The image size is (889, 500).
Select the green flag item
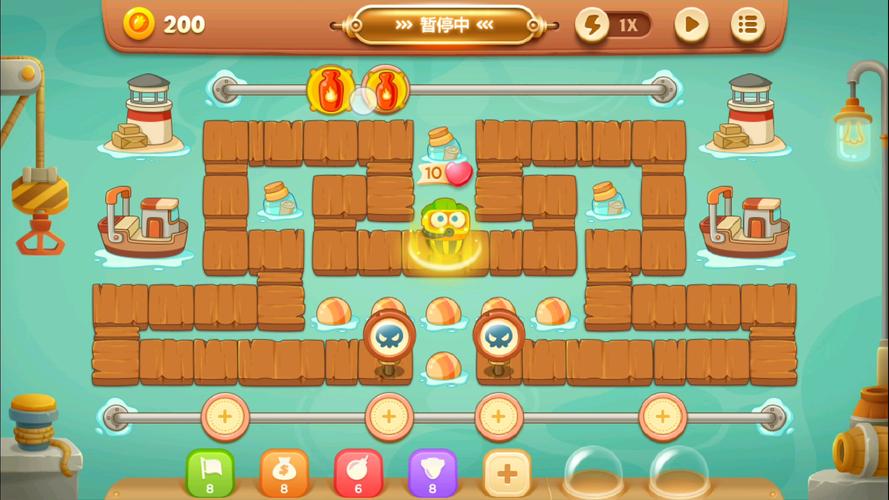coord(210,472)
